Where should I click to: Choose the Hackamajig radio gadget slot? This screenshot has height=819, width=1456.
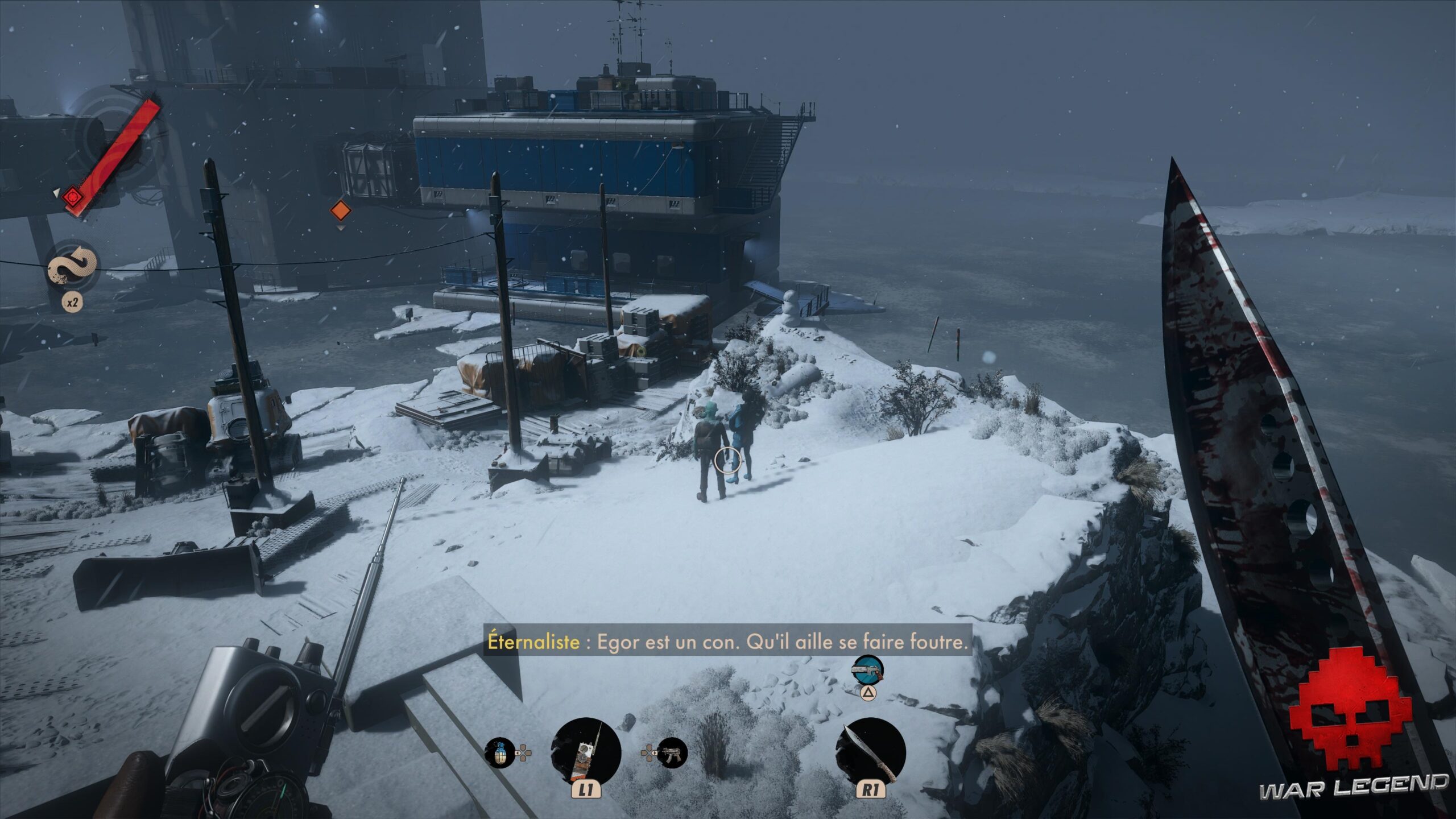click(586, 752)
